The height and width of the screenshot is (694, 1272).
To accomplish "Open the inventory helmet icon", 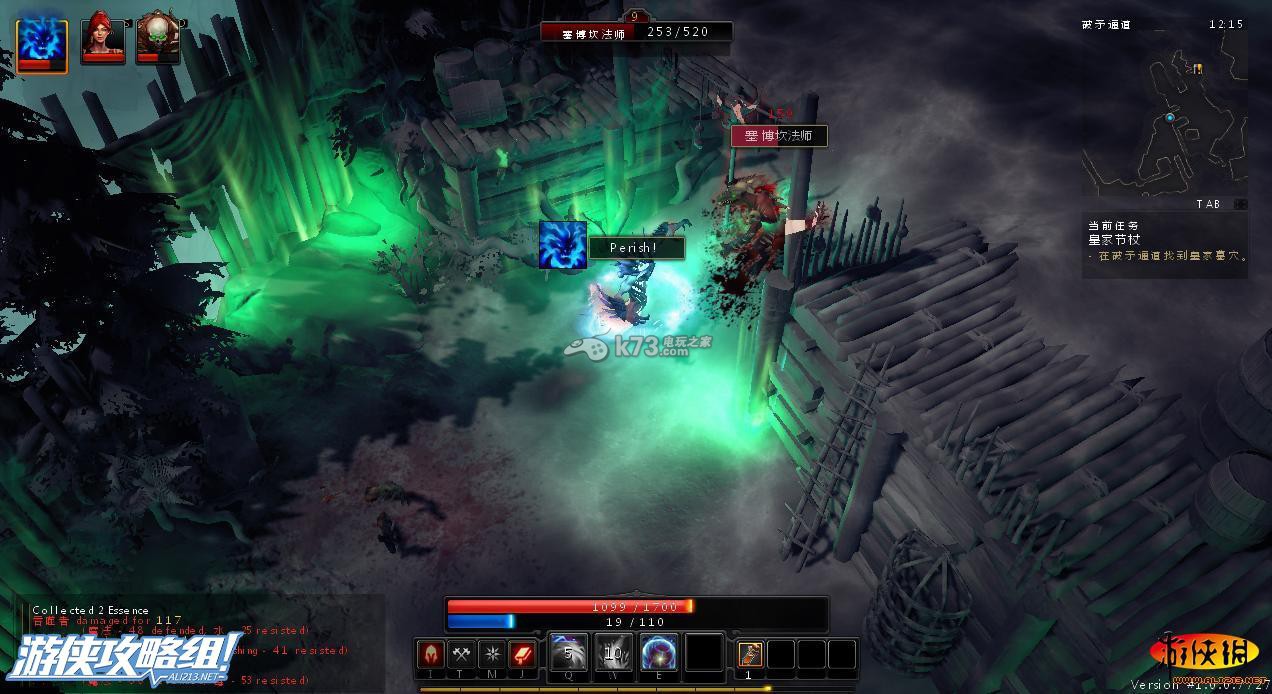I will coord(431,654).
